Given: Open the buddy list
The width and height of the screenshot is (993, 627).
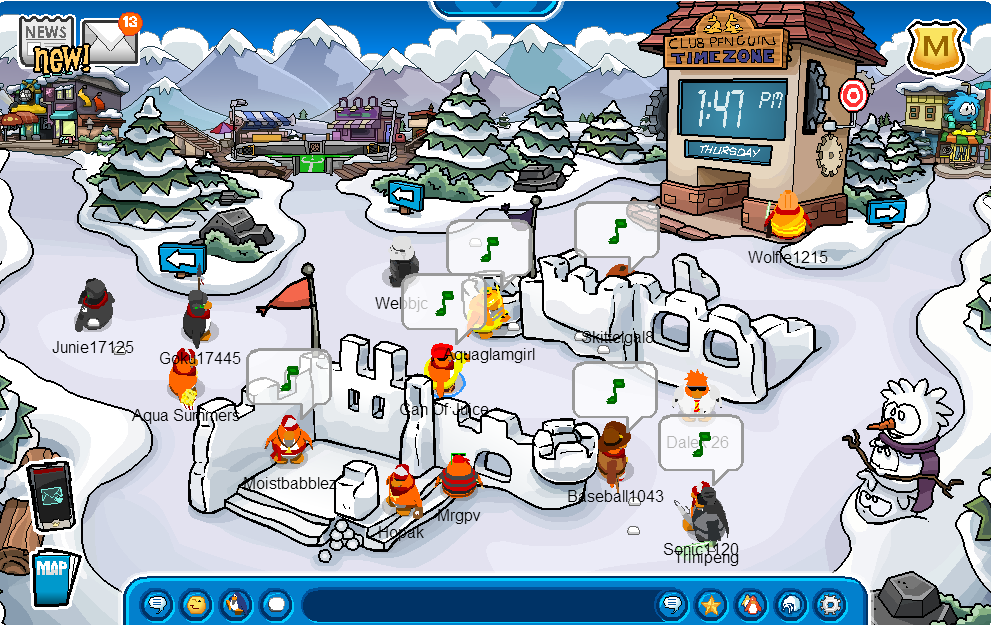Looking at the screenshot, I should pyautogui.click(x=750, y=604).
